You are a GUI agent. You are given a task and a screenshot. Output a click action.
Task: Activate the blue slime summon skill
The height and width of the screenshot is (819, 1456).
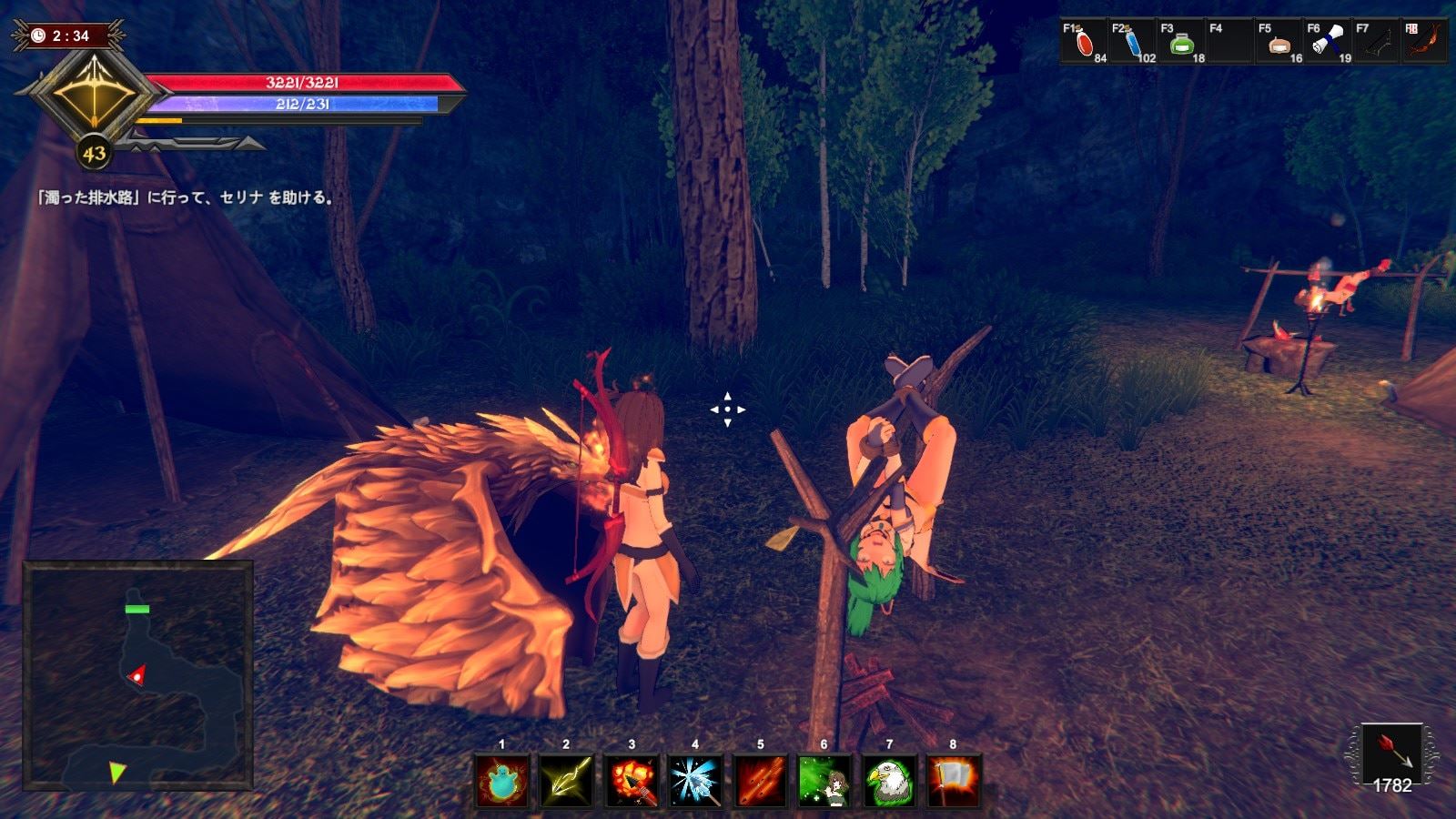(501, 782)
